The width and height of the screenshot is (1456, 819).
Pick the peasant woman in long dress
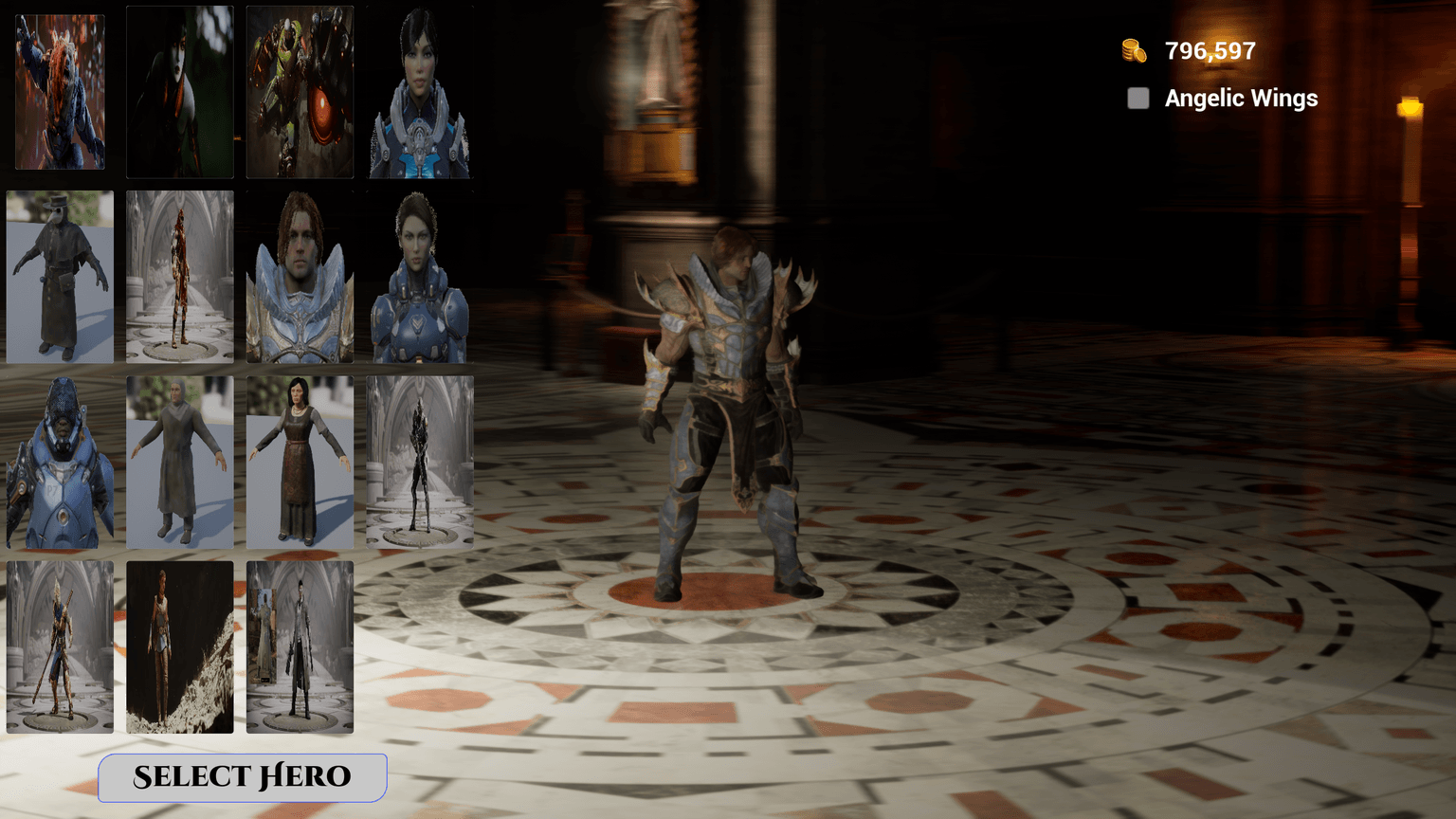coord(299,460)
